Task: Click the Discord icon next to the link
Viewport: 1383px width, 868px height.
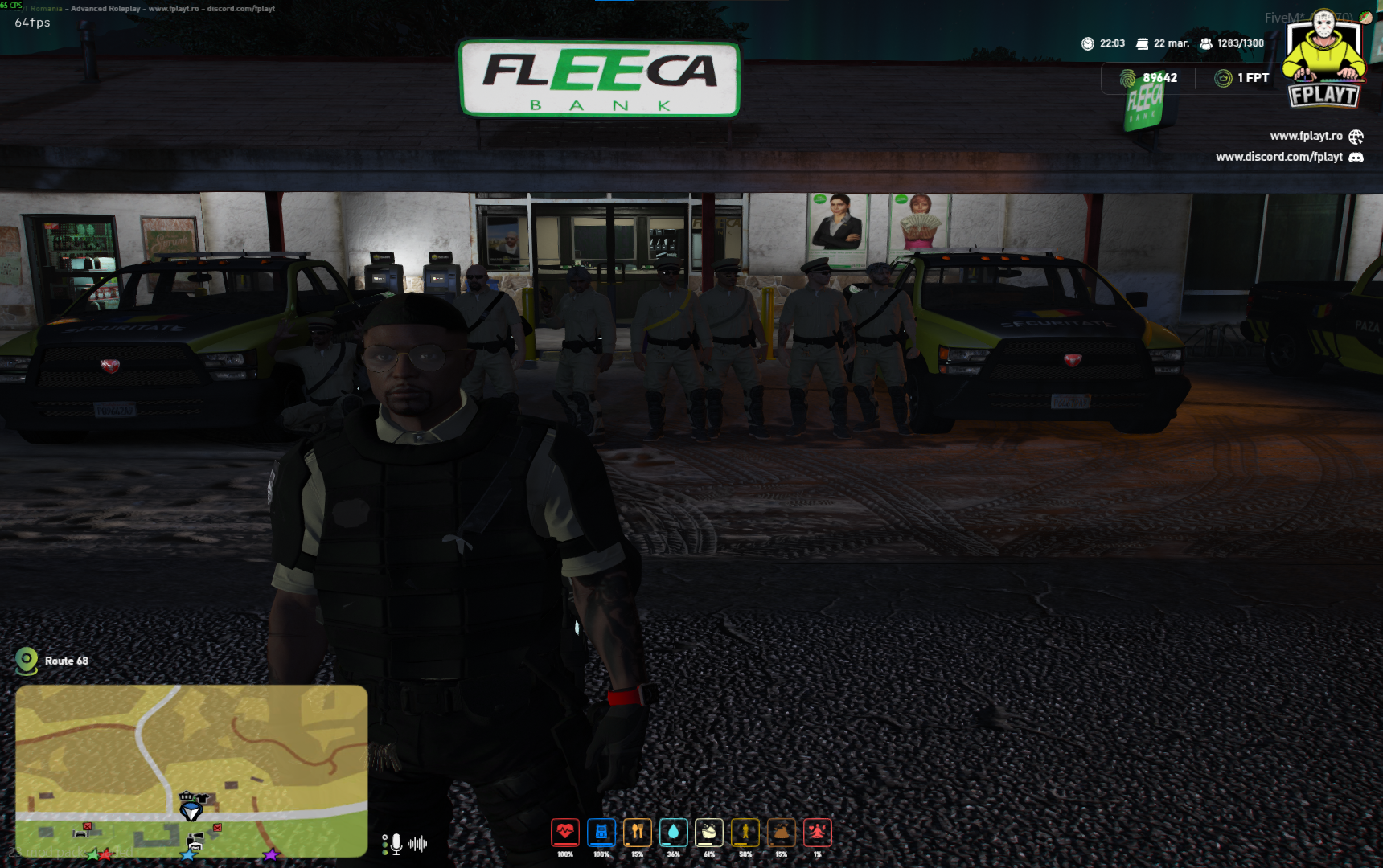Action: pyautogui.click(x=1357, y=158)
